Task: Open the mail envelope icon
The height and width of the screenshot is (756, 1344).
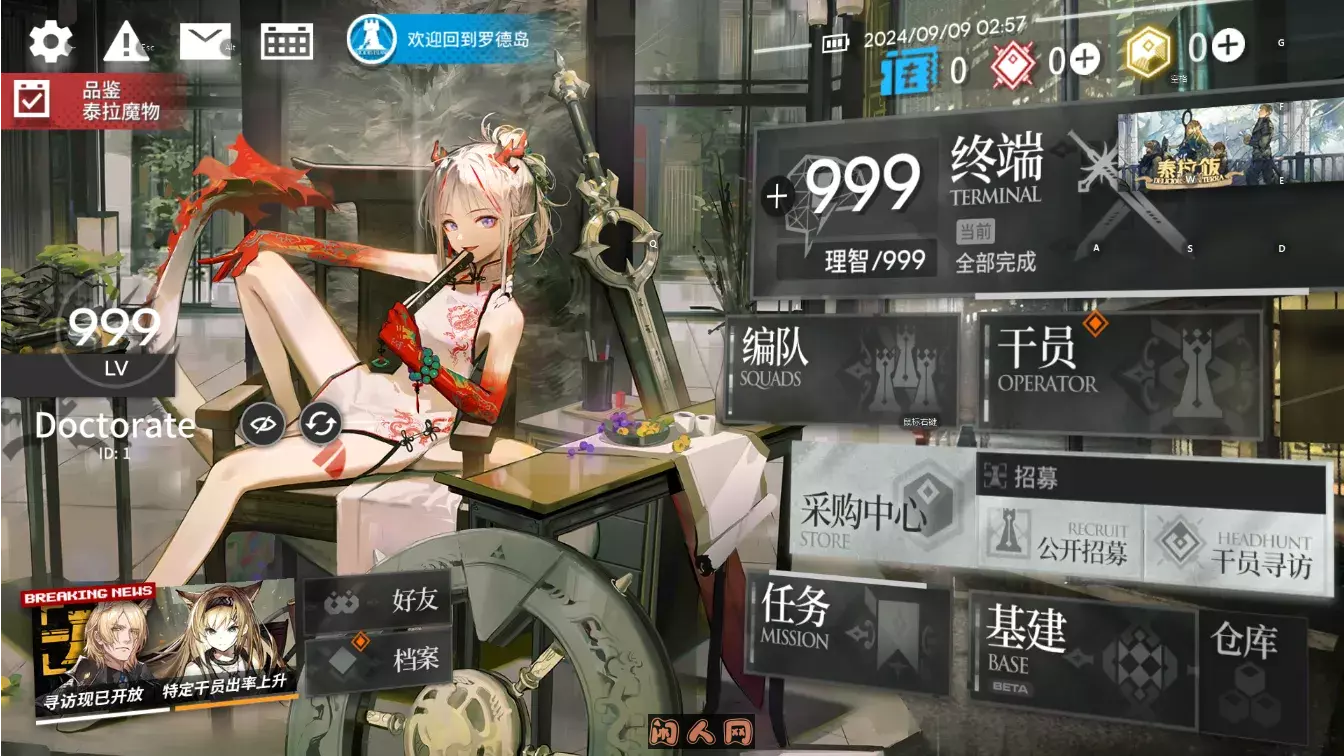Action: tap(205, 42)
